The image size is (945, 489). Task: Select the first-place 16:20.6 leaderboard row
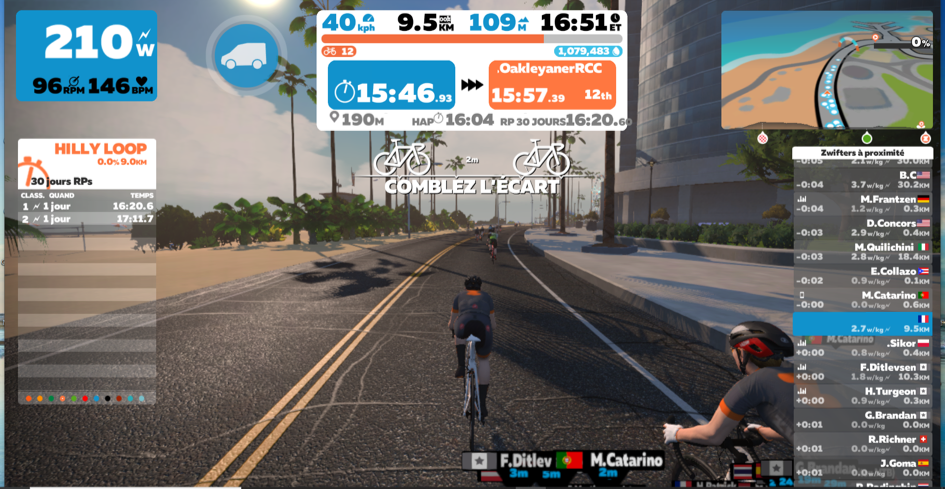[x=87, y=206]
